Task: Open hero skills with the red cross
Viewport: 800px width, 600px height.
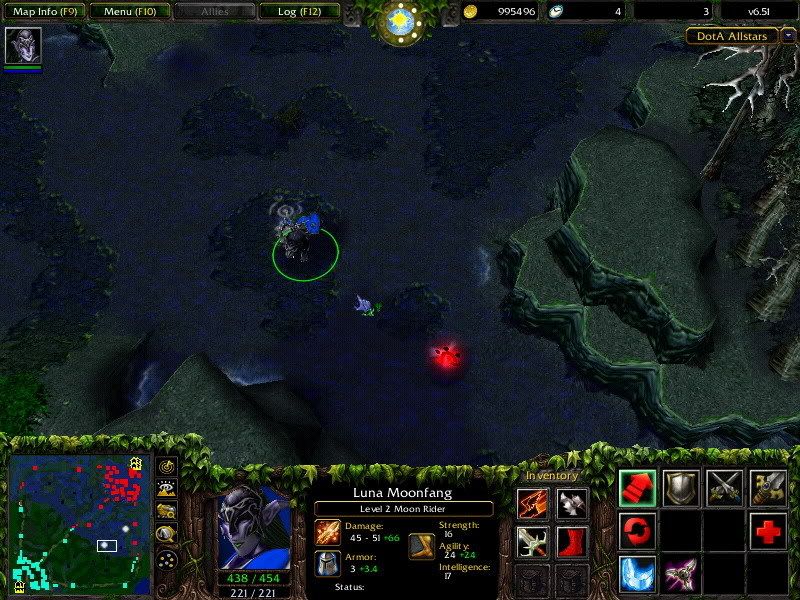Action: (x=768, y=531)
